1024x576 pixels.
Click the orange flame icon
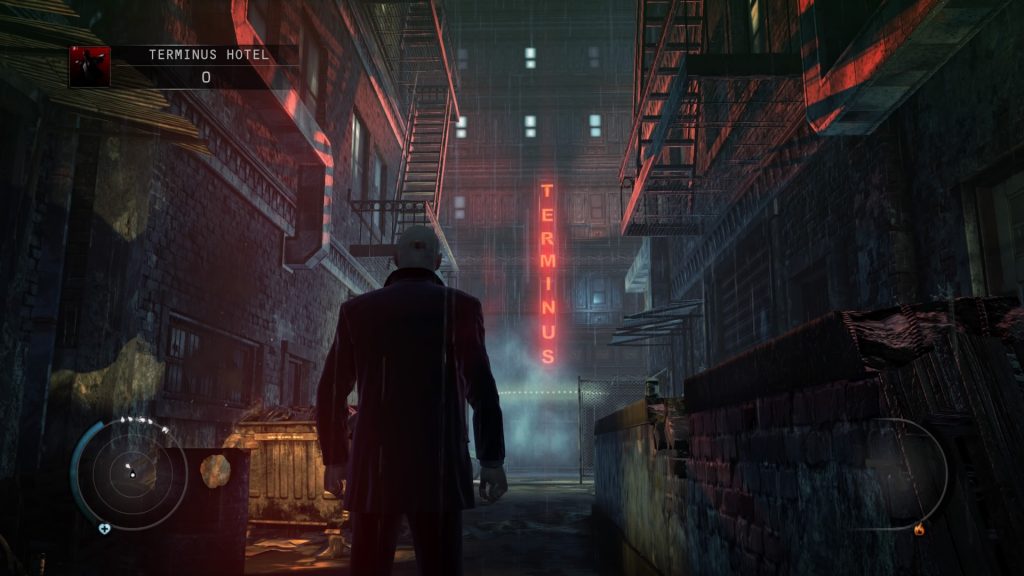point(919,529)
